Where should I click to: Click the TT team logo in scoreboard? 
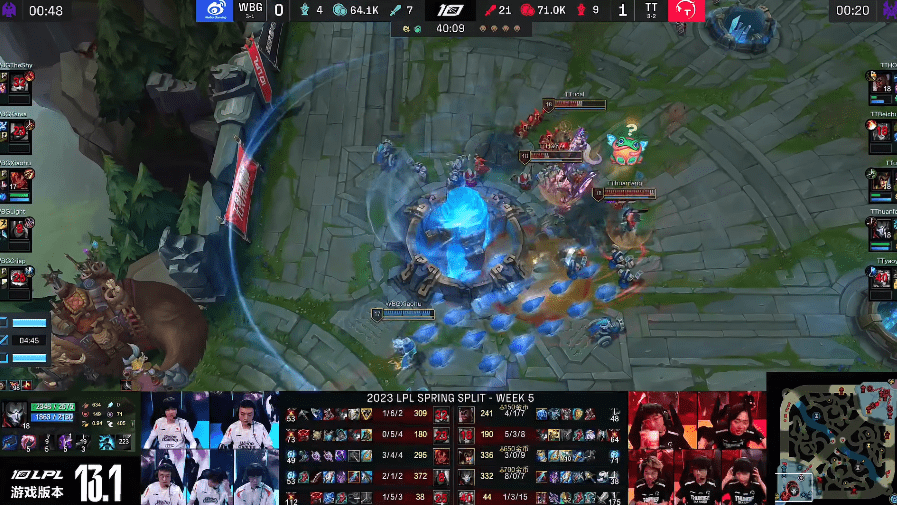[x=686, y=11]
